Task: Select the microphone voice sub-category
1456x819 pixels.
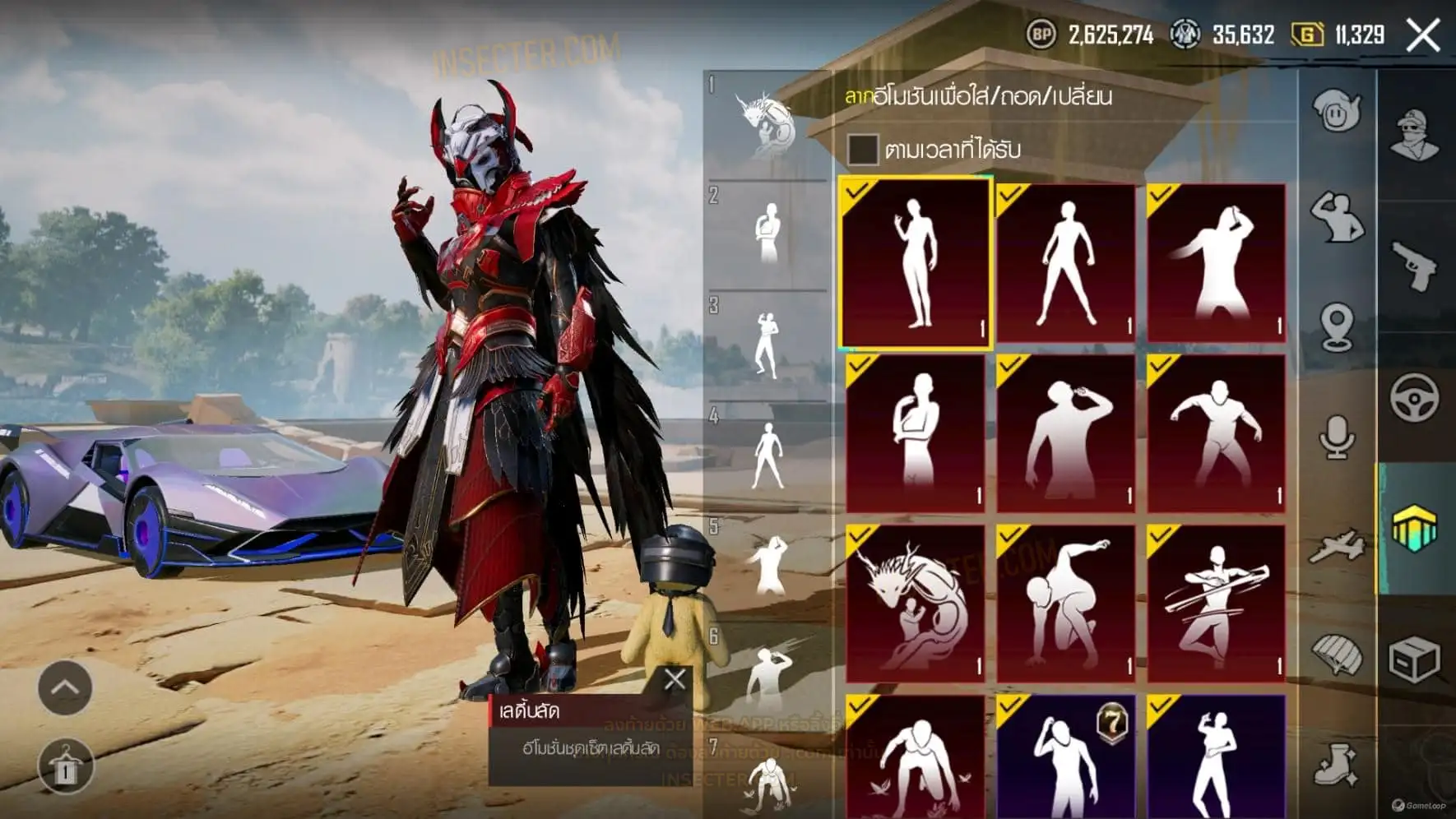Action: tap(1337, 437)
